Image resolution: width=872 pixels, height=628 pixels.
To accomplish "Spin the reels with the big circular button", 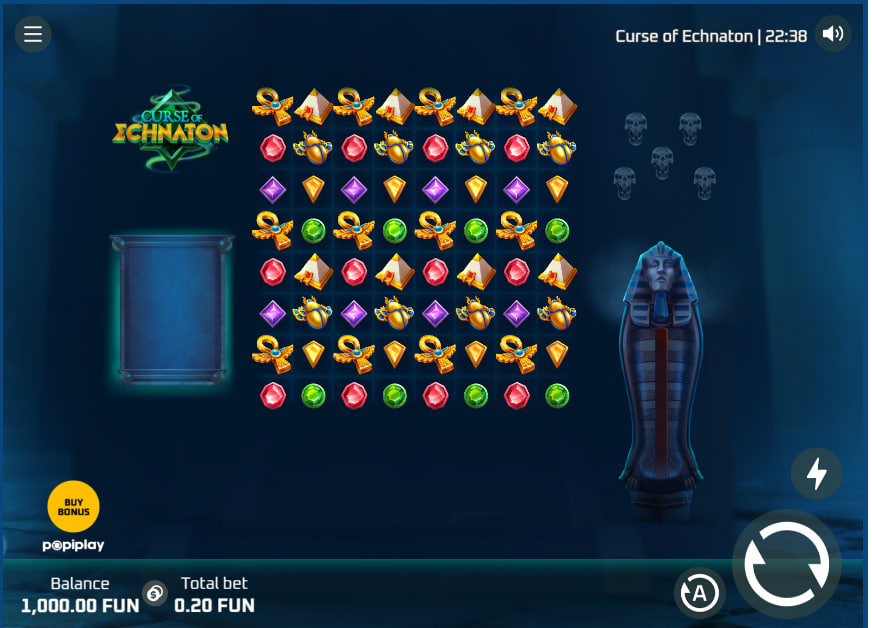I will (786, 563).
